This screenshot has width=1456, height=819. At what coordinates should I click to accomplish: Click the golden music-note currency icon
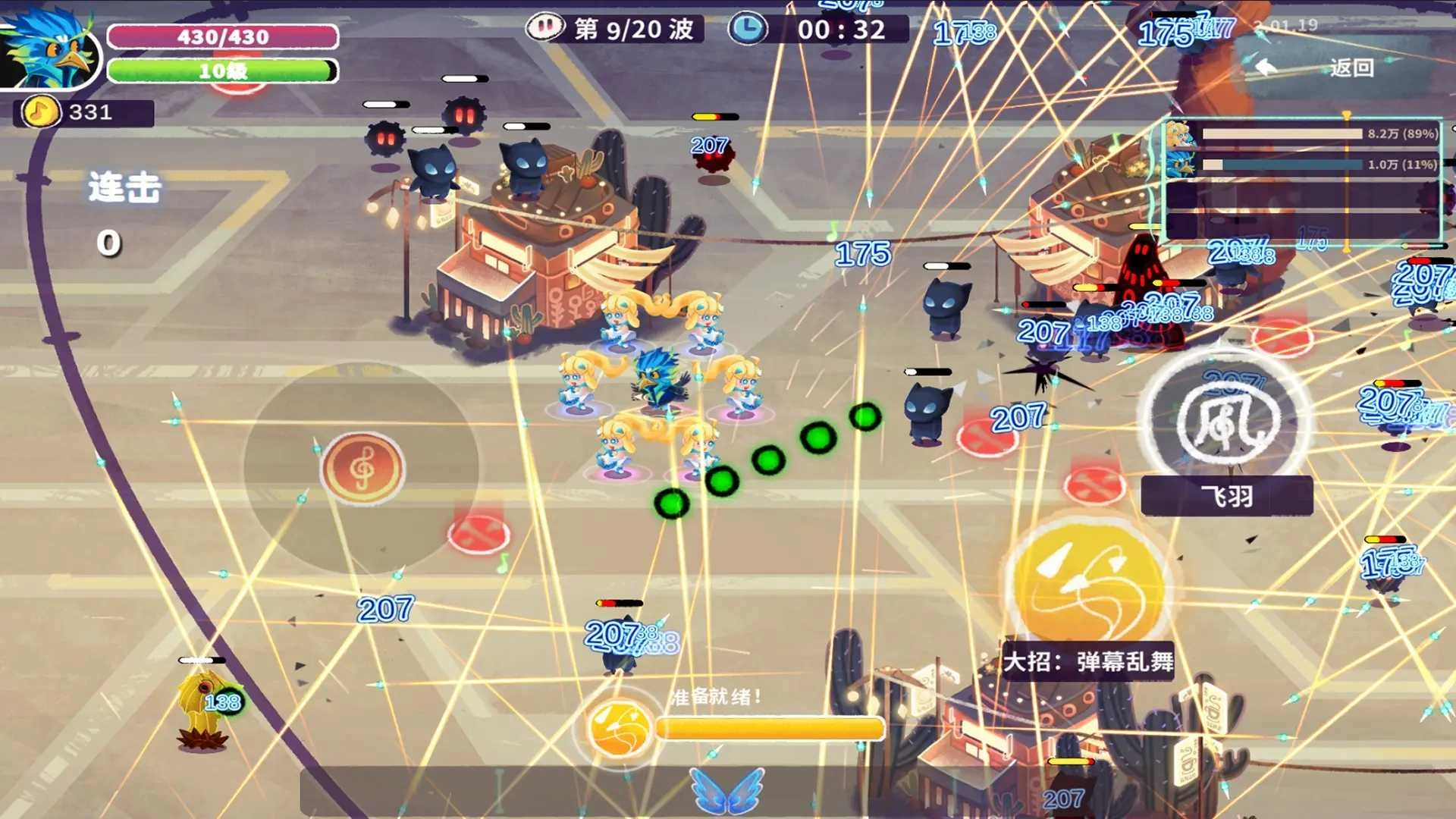pyautogui.click(x=39, y=112)
